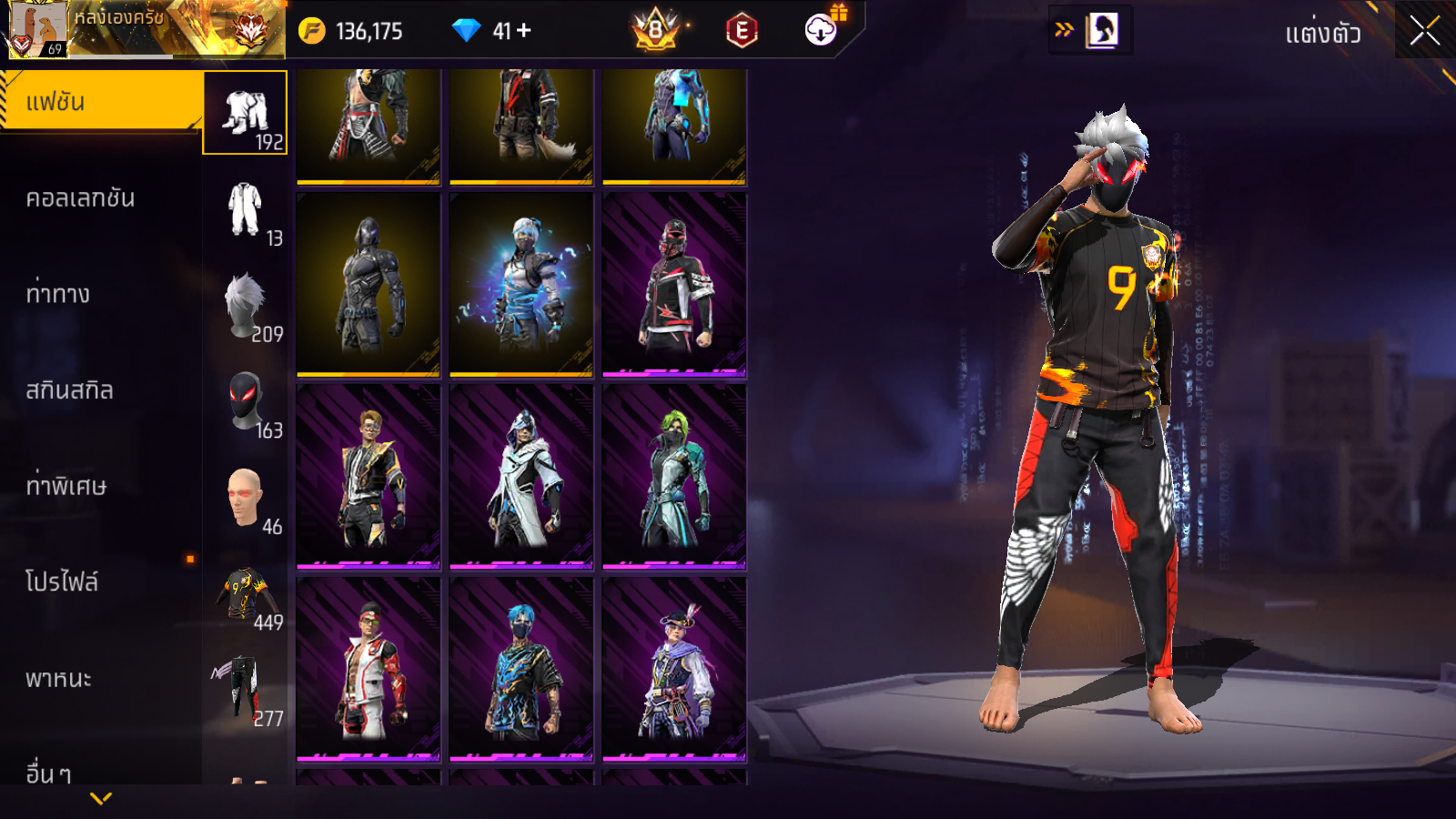Add diamonds using the plus button

pyautogui.click(x=524, y=31)
